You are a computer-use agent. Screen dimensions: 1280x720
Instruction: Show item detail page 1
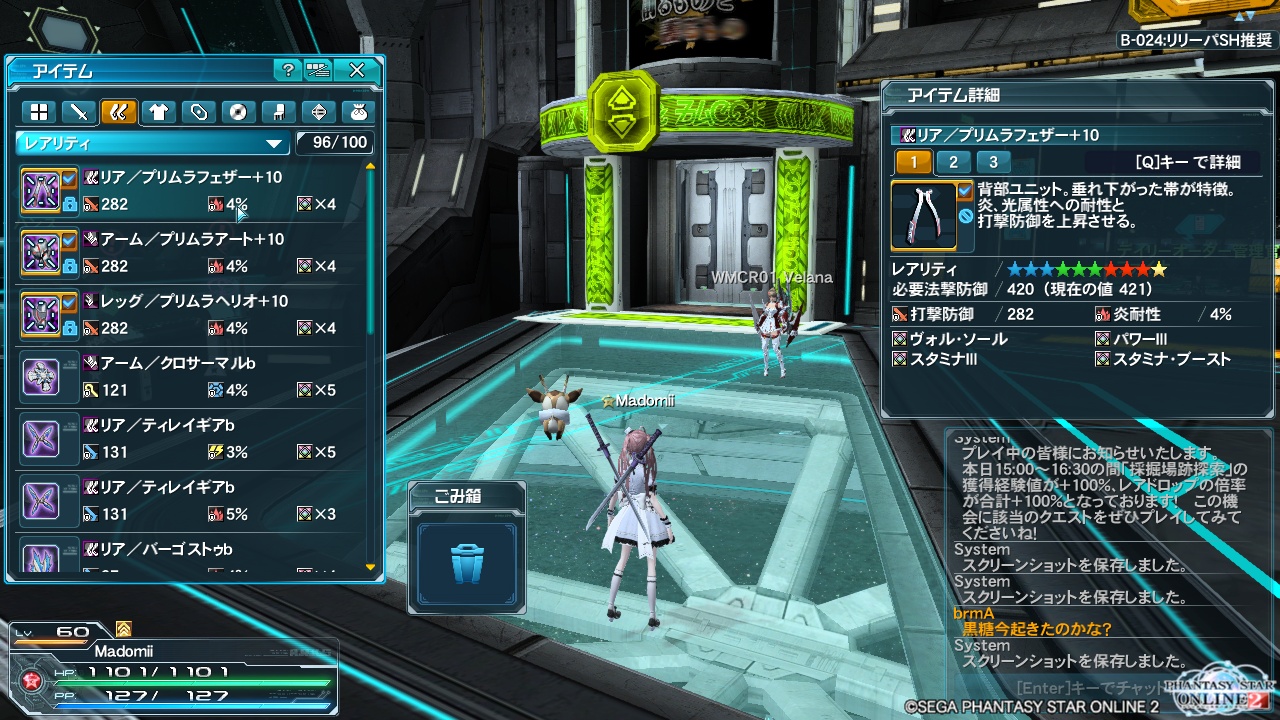pyautogui.click(x=913, y=162)
